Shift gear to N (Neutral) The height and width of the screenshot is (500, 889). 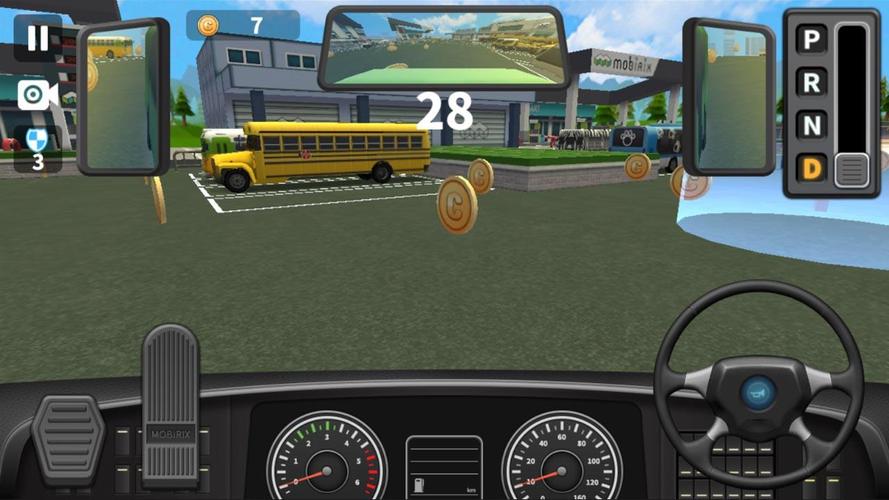point(812,125)
